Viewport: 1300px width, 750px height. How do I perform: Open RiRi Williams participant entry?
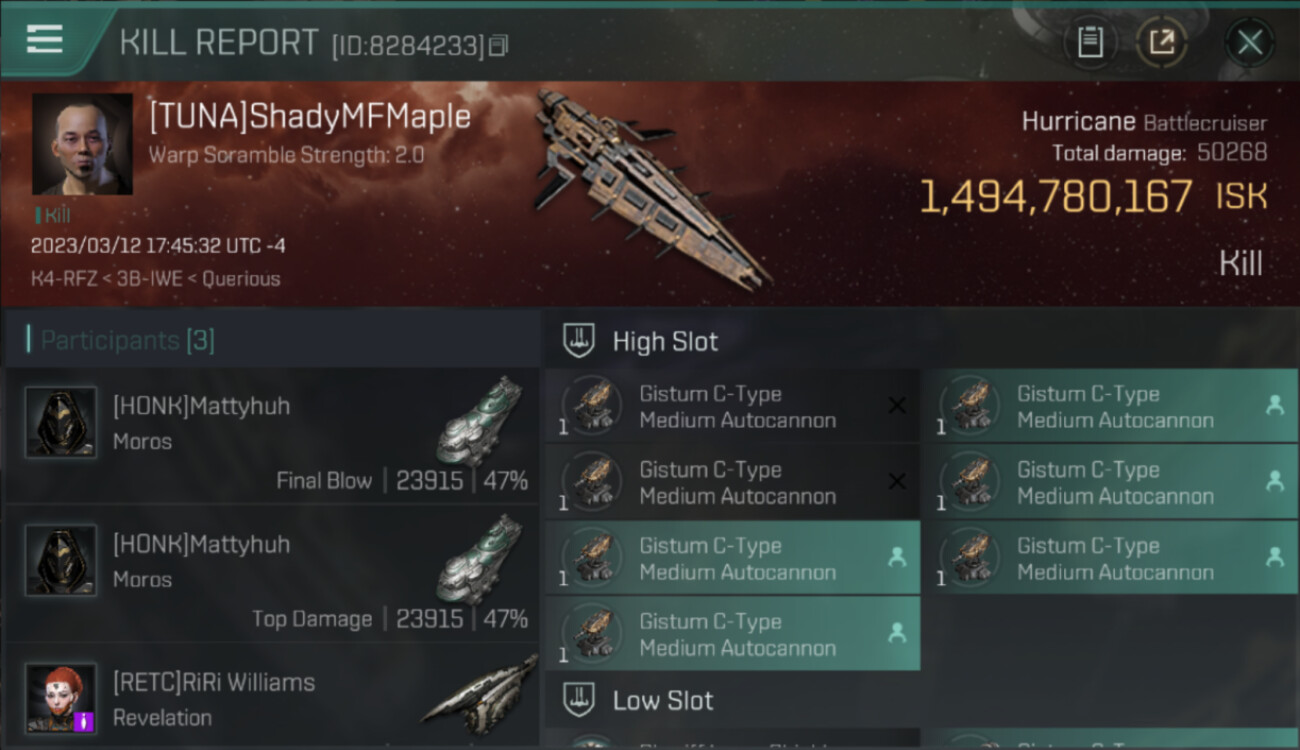coord(272,698)
